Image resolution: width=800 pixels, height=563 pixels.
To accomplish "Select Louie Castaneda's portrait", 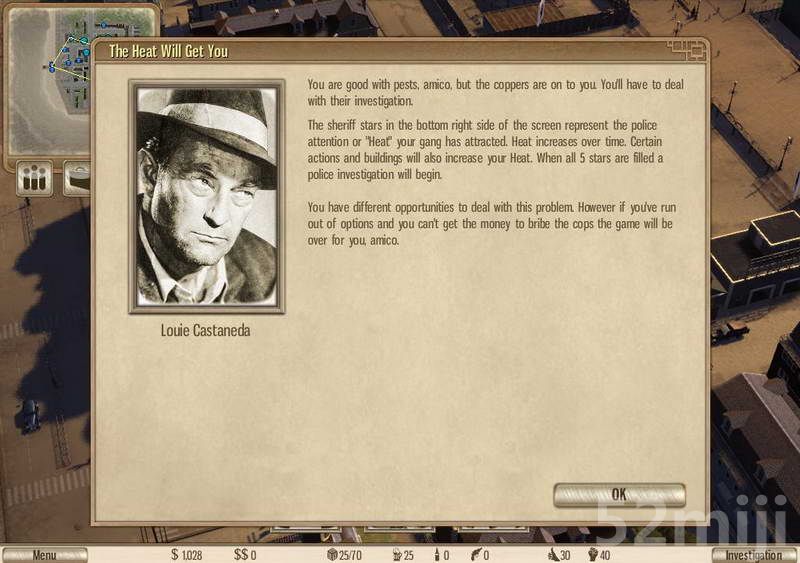I will [x=207, y=197].
